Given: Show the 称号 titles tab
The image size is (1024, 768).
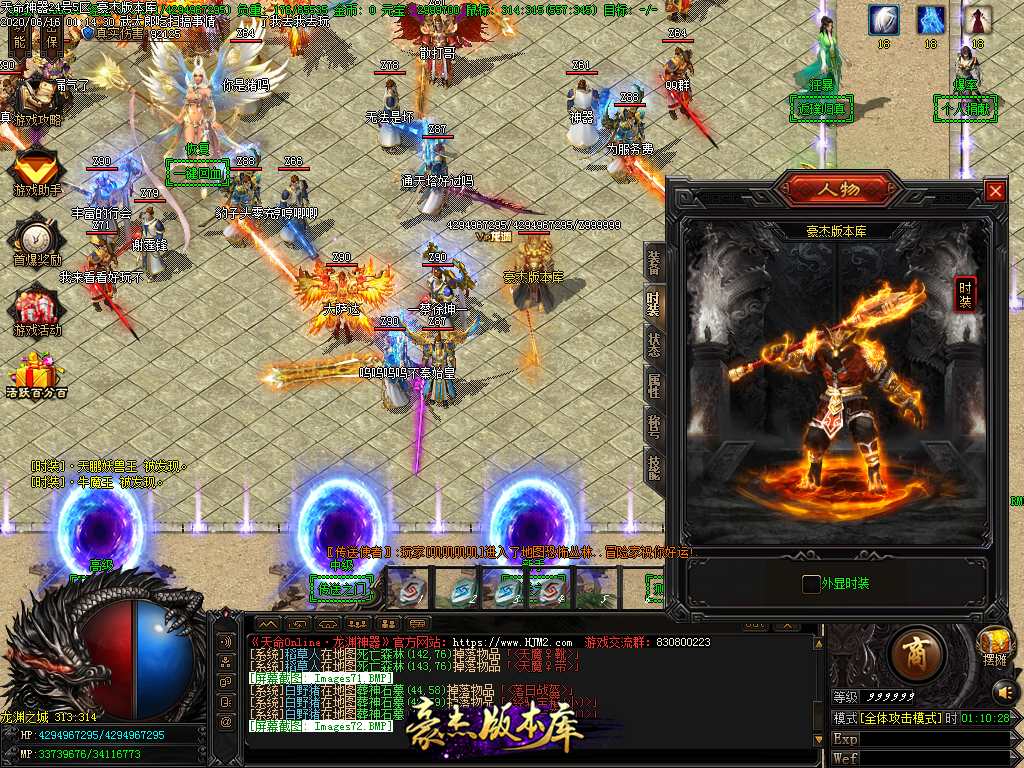Looking at the screenshot, I should tap(654, 426).
